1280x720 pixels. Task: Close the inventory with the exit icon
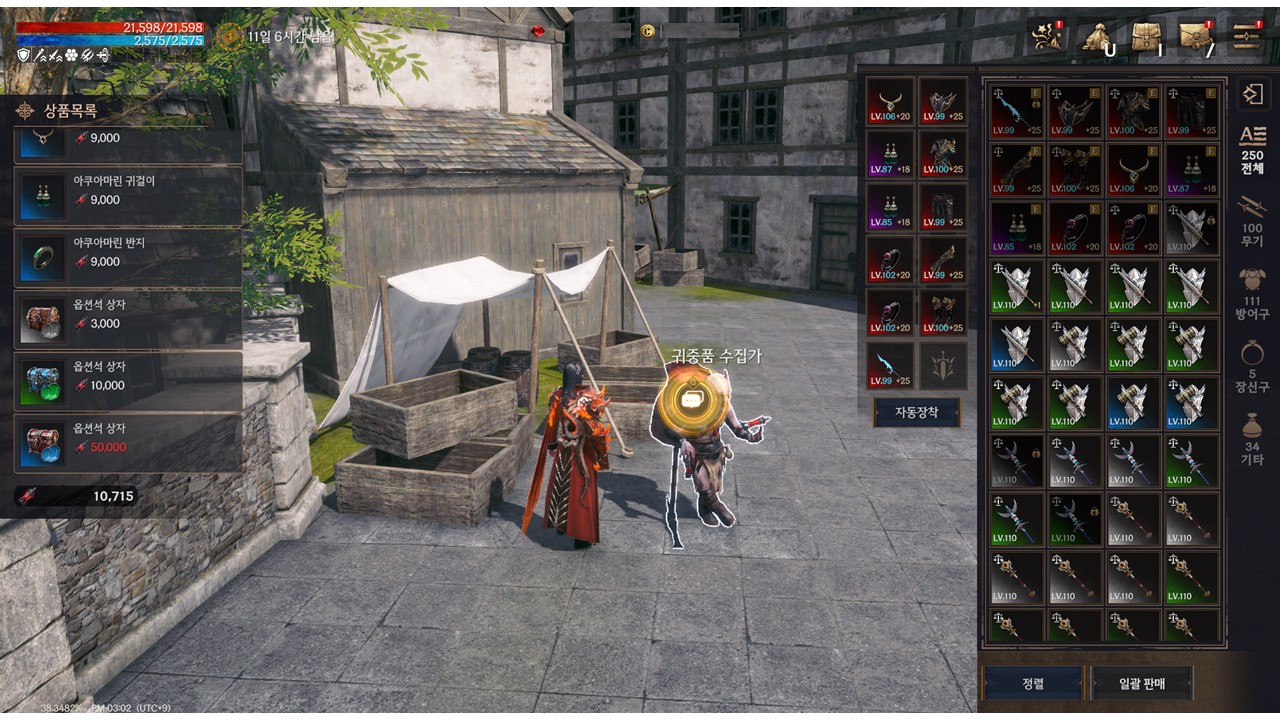click(x=1252, y=95)
